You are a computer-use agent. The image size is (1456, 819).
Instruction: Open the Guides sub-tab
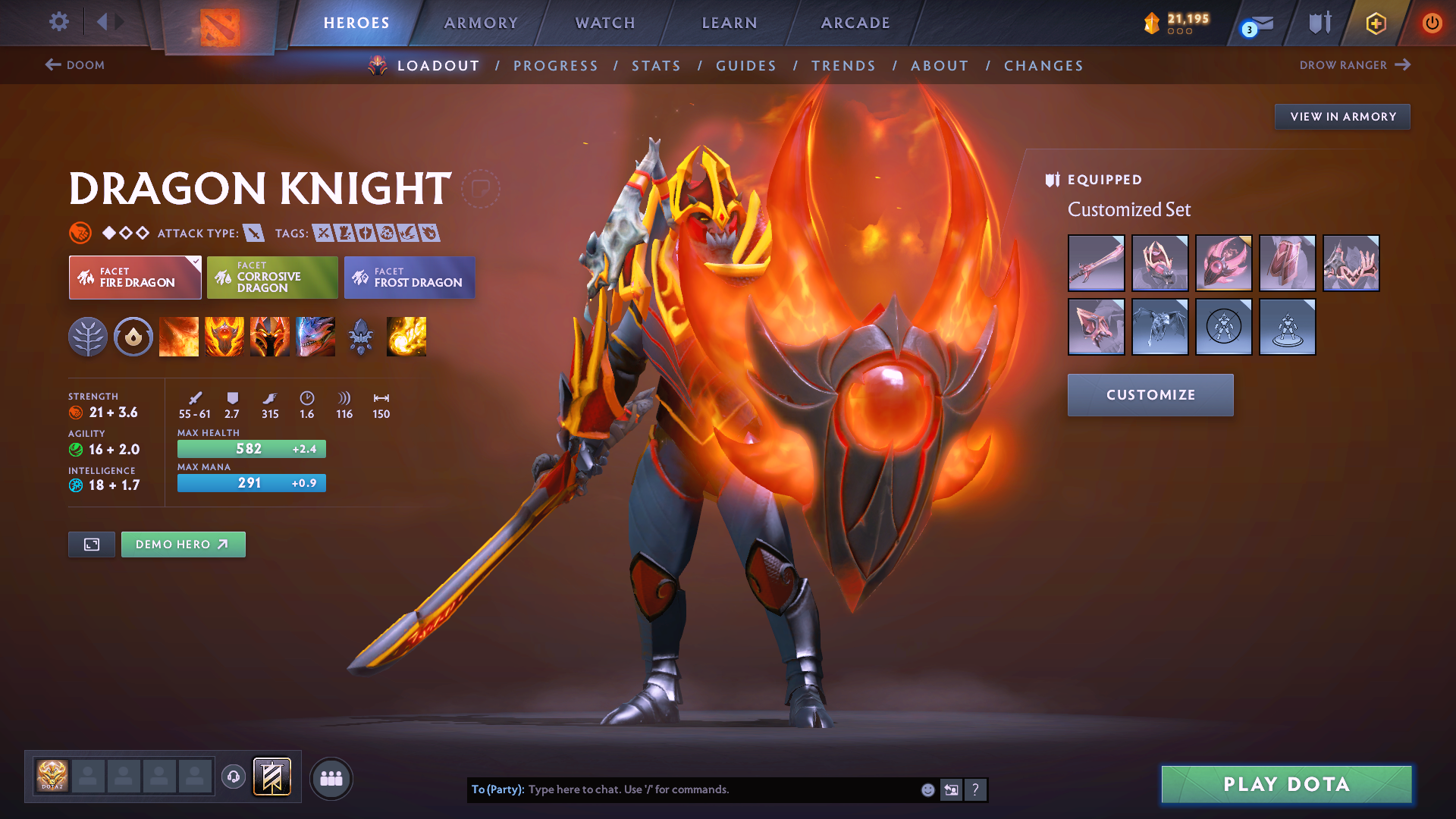[x=746, y=66]
